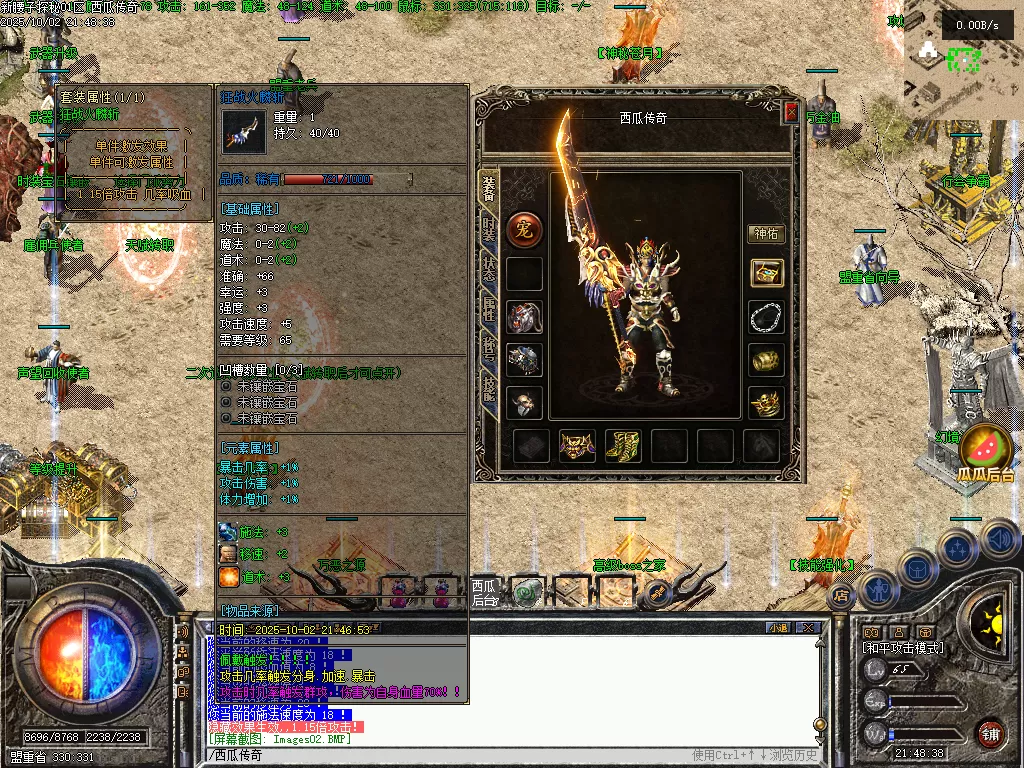Open the skills menu with sparkle button

coord(958,548)
